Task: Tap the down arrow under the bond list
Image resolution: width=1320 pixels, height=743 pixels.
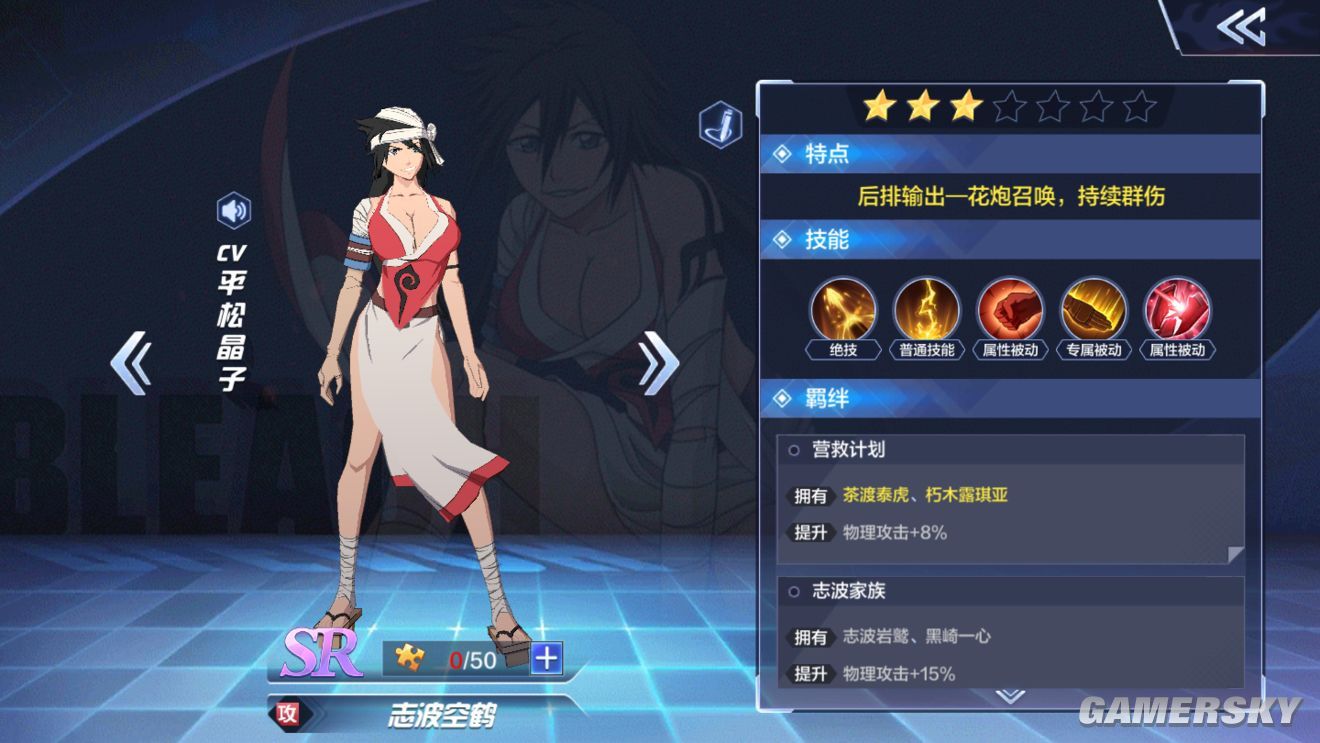Action: [x=1010, y=694]
